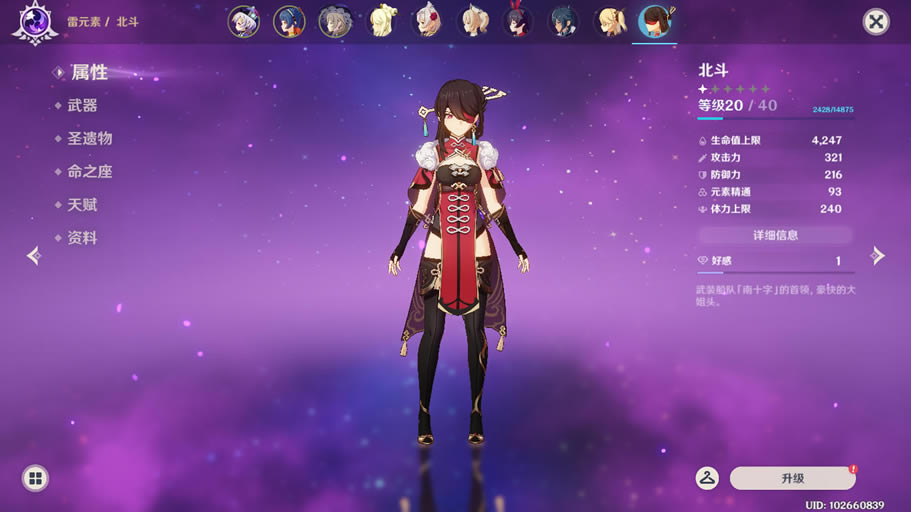Pick the blonde portrait with a white flower
Image resolution: width=911 pixels, height=512 pixels.
click(381, 22)
